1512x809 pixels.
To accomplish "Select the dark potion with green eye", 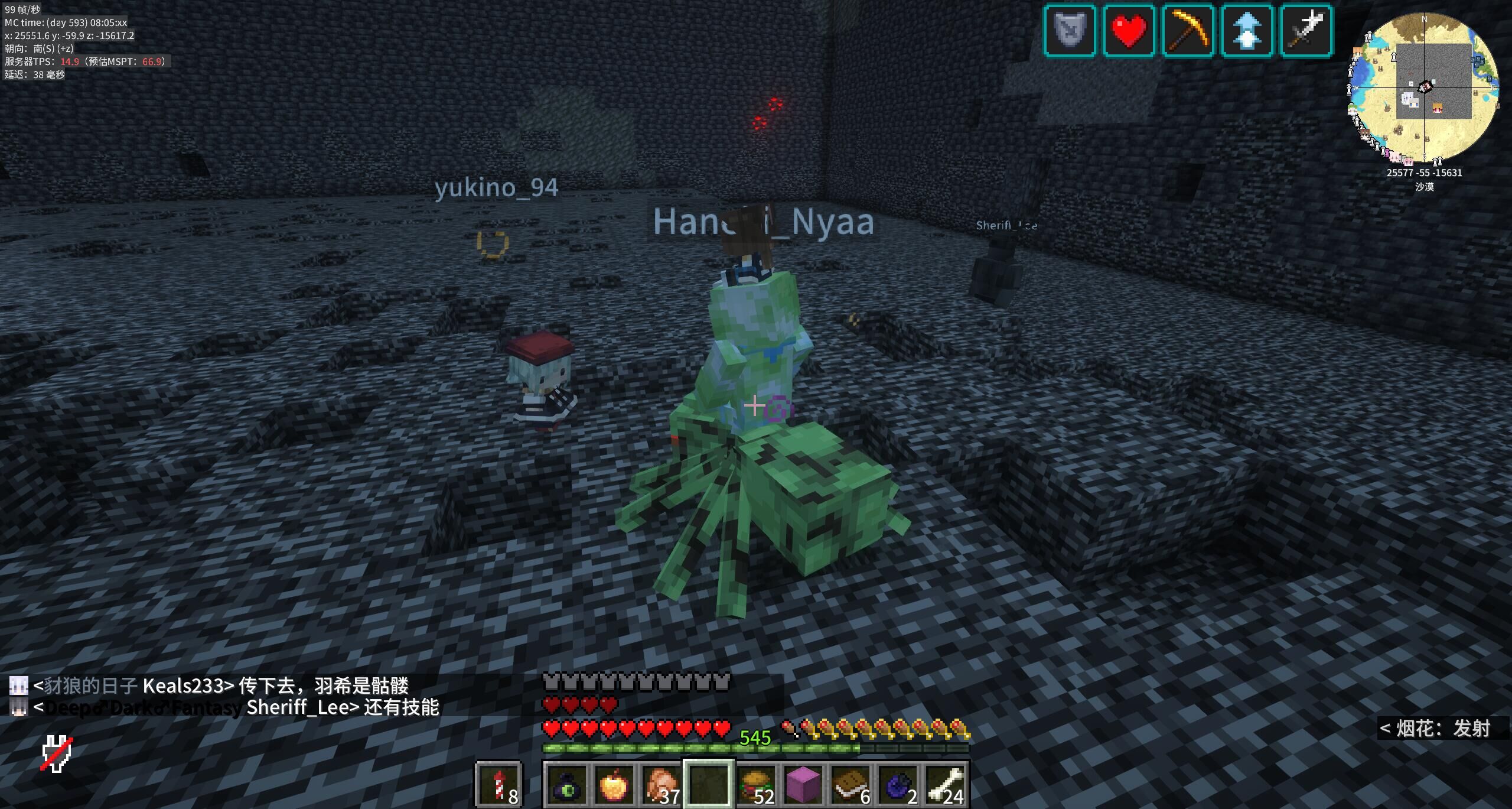I will pos(568,784).
